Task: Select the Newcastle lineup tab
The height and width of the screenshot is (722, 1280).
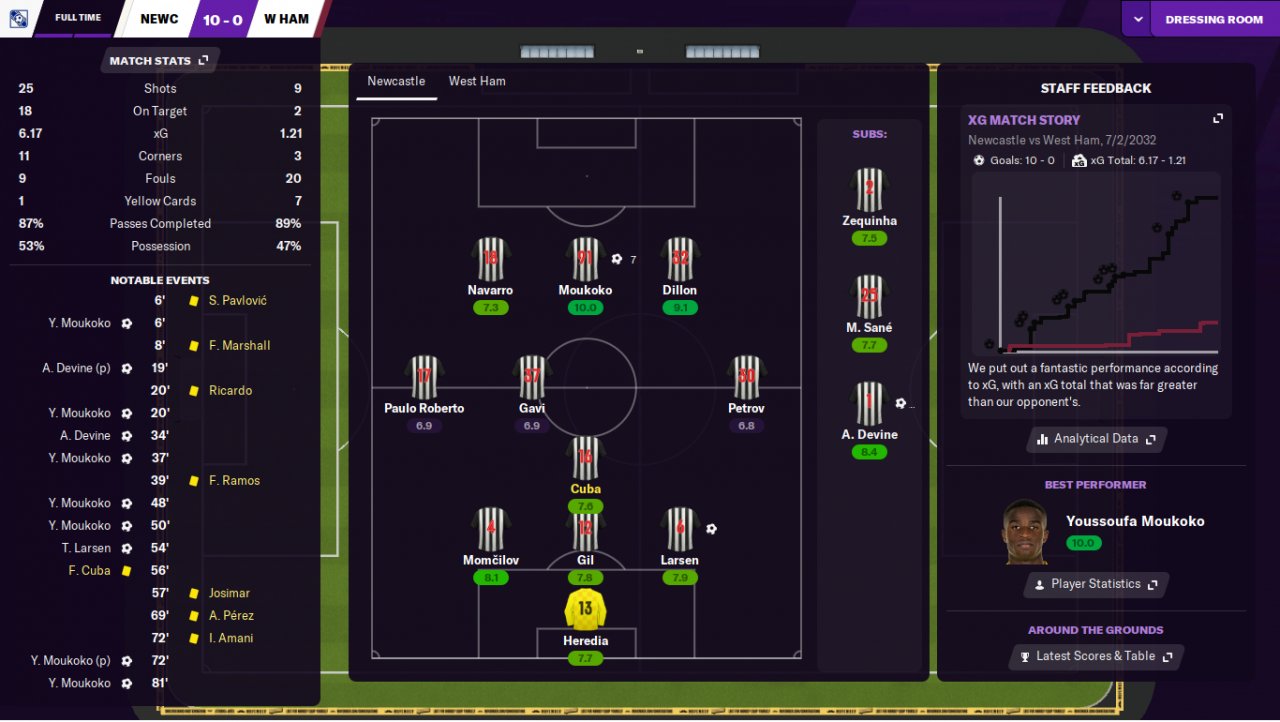Action: pyautogui.click(x=396, y=81)
